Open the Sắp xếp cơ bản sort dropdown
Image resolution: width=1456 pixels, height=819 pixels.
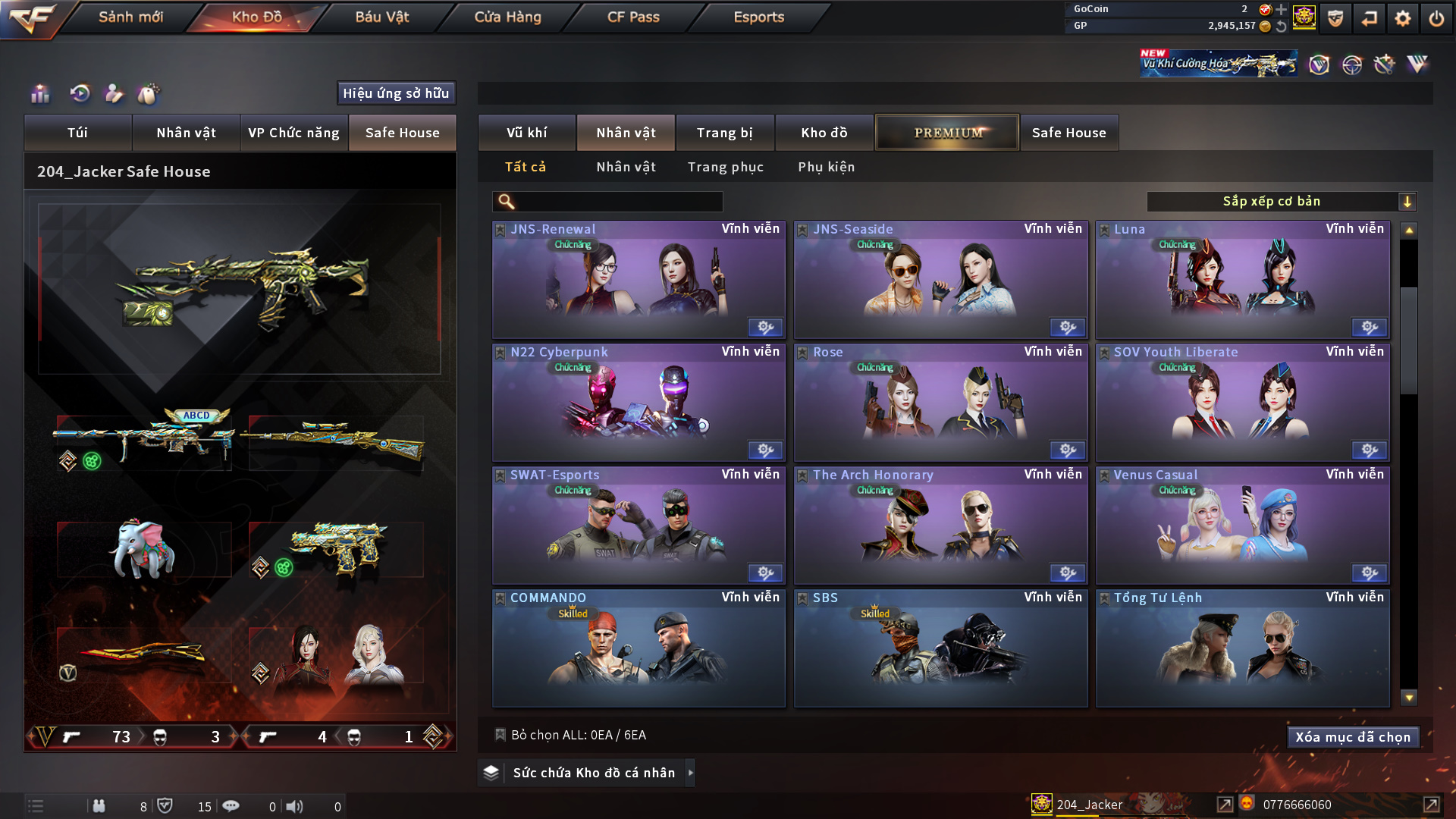(x=1281, y=202)
